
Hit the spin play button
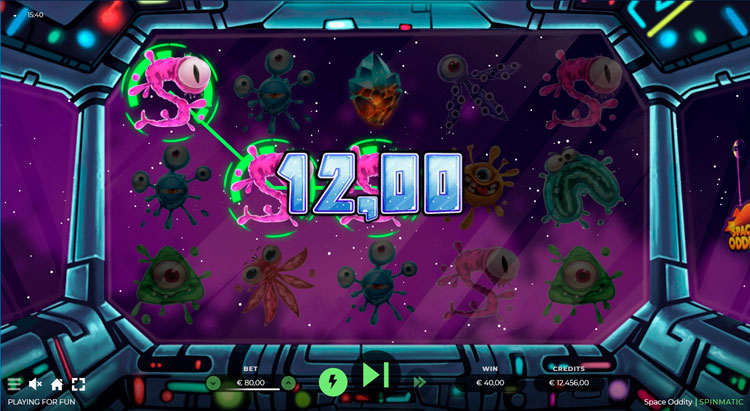point(375,375)
